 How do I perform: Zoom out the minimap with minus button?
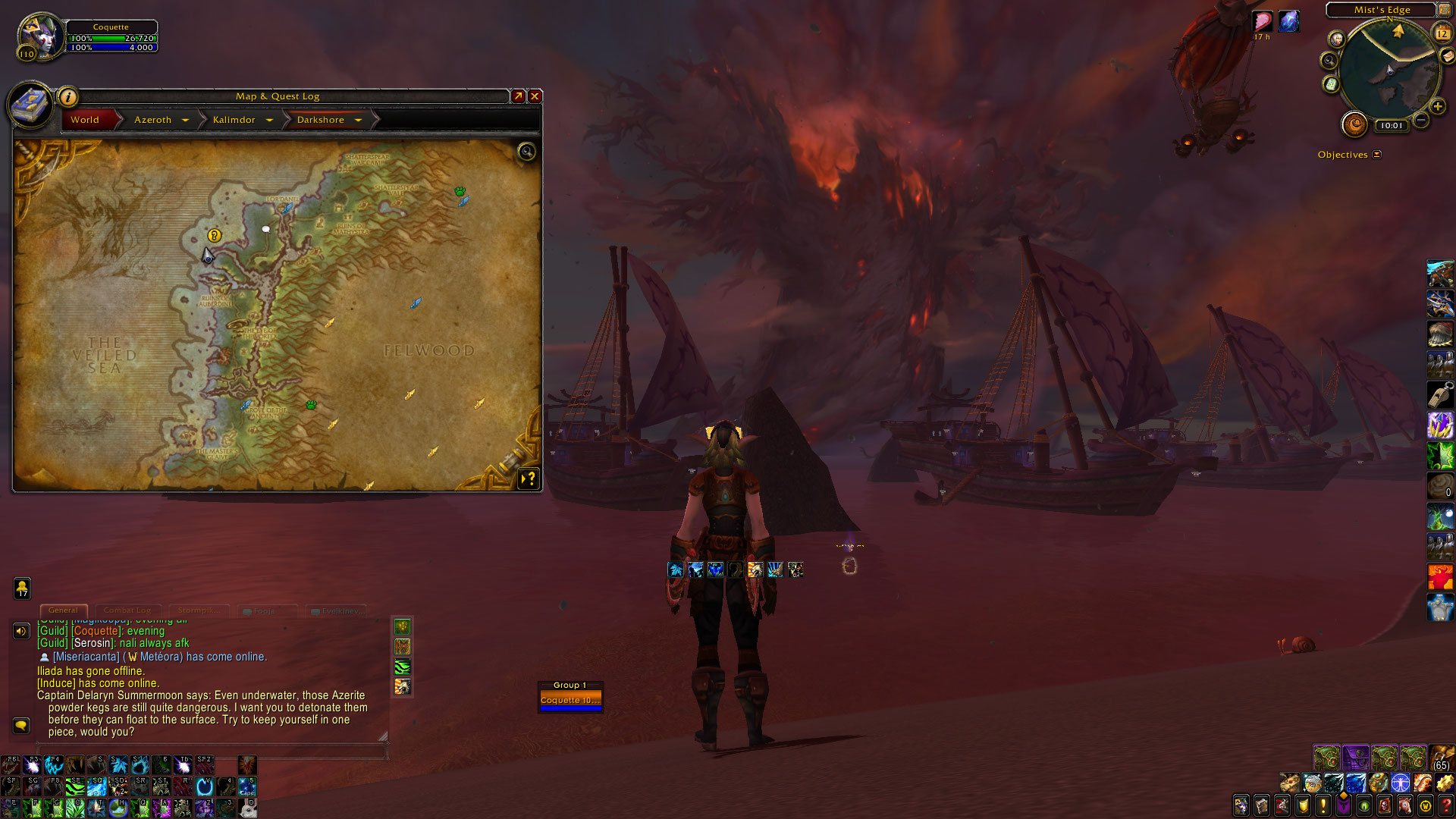coord(1421,121)
